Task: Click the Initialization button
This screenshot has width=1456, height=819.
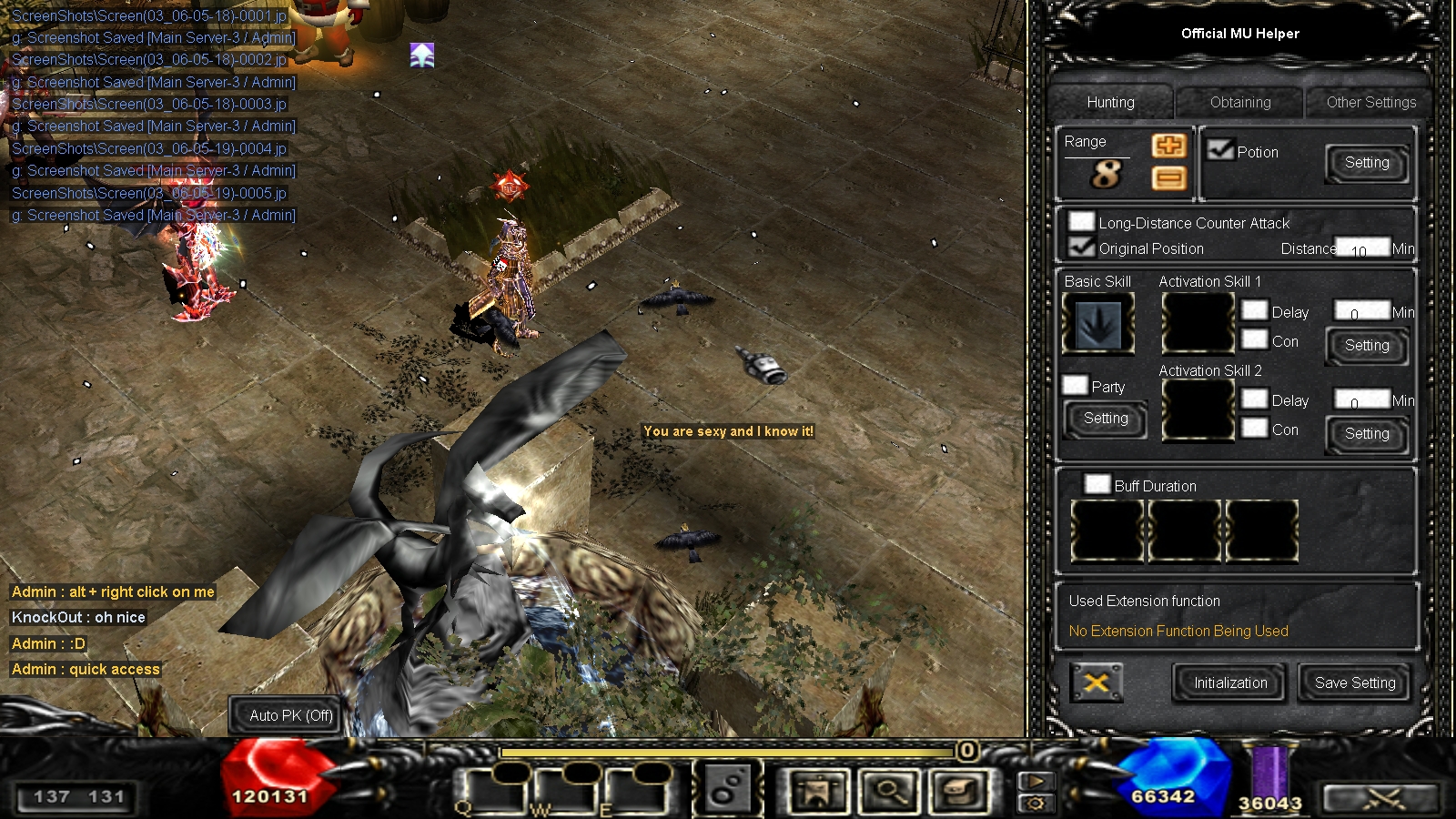Action: [x=1229, y=683]
